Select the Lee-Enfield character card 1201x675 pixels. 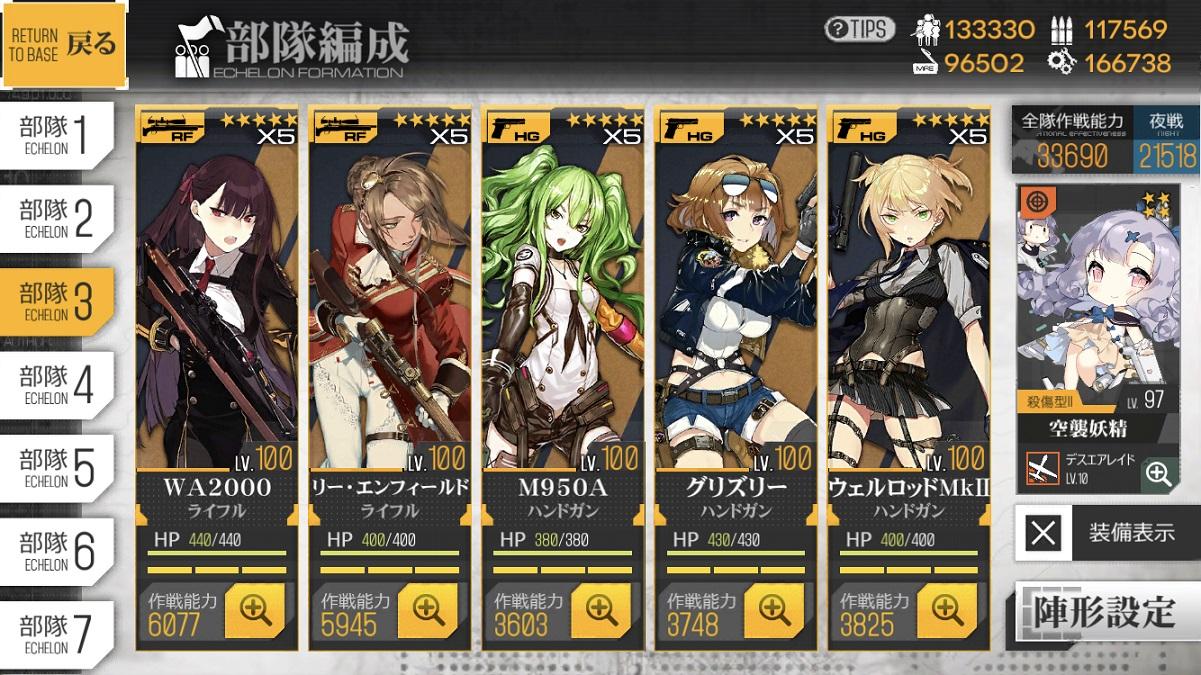coord(390,300)
